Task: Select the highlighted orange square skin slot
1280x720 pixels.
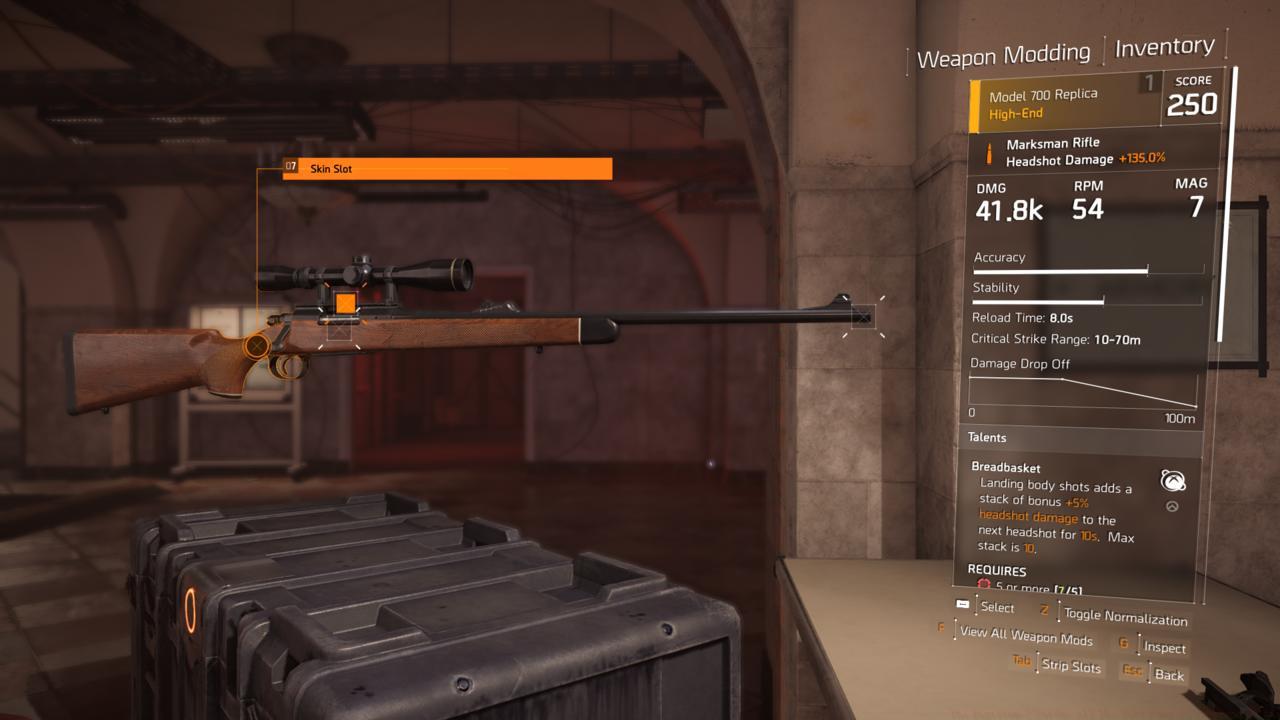Action: pyautogui.click(x=345, y=302)
